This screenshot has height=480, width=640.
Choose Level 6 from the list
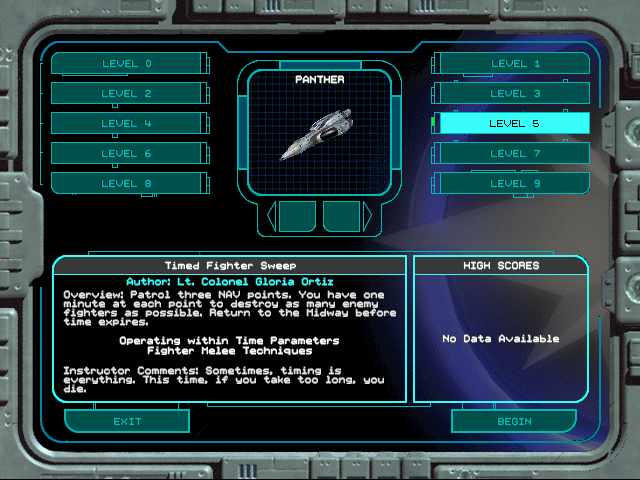[x=126, y=154]
